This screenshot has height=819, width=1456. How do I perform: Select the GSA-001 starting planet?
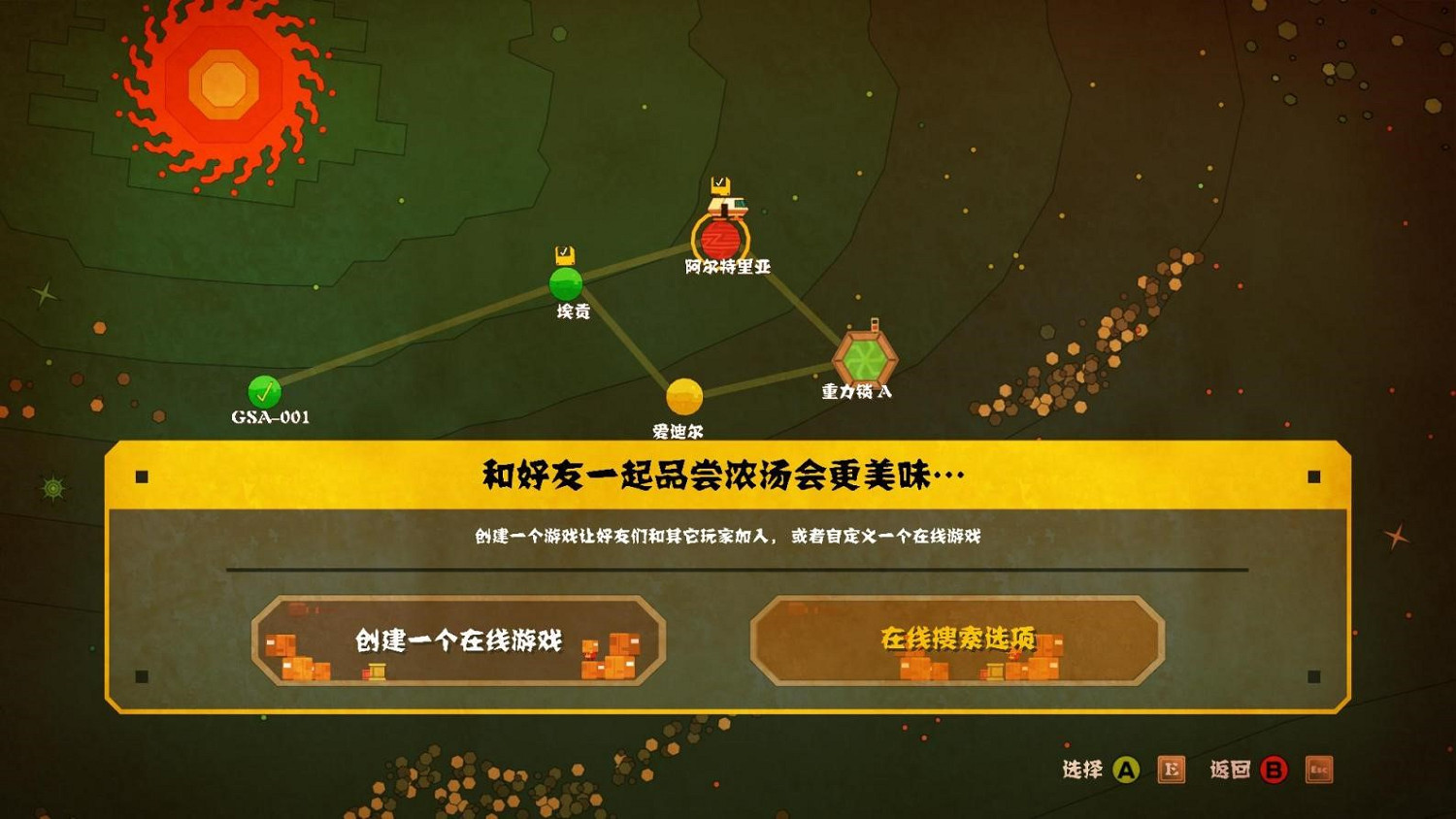(262, 393)
